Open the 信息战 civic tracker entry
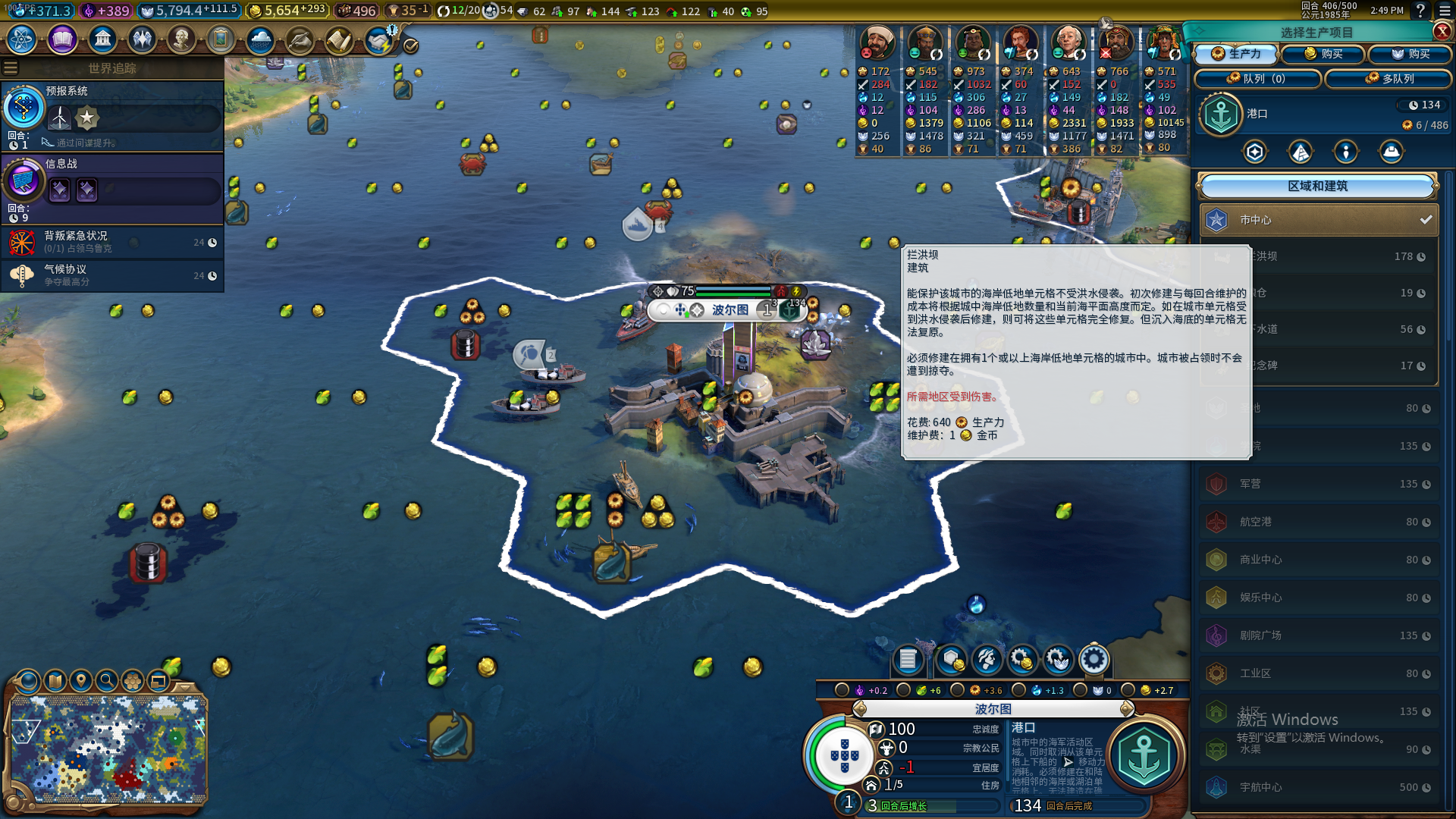 tap(112, 187)
